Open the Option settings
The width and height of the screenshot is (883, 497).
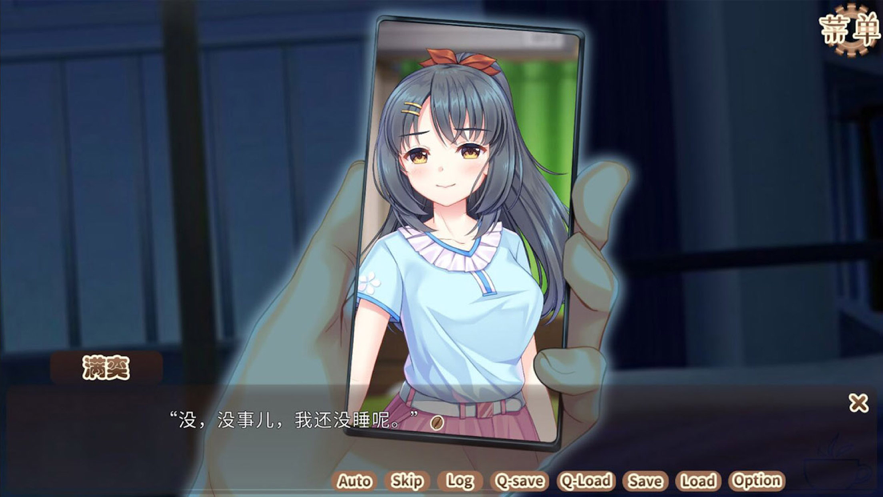tap(757, 481)
